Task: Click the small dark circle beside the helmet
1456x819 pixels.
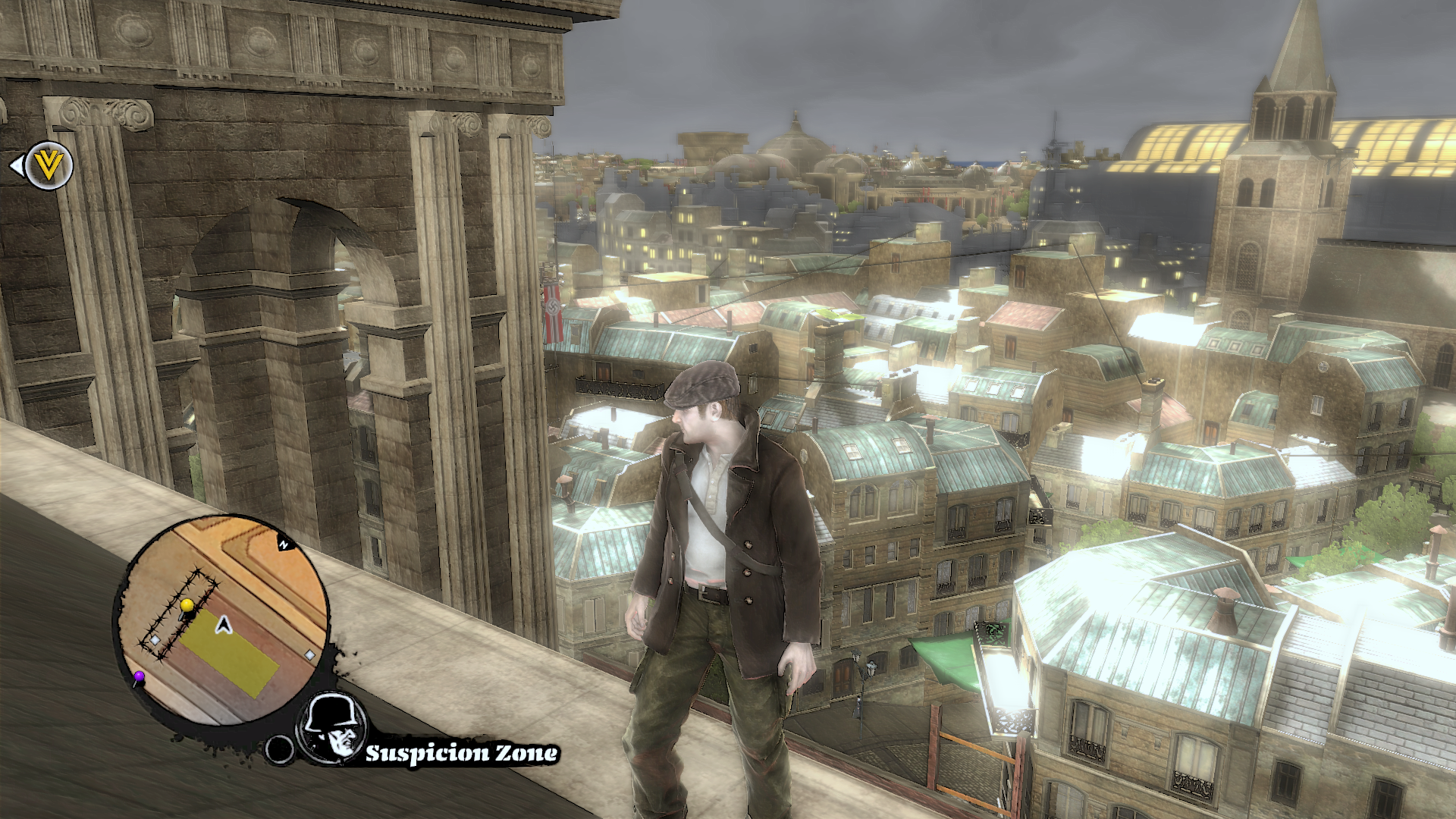Action: (279, 749)
